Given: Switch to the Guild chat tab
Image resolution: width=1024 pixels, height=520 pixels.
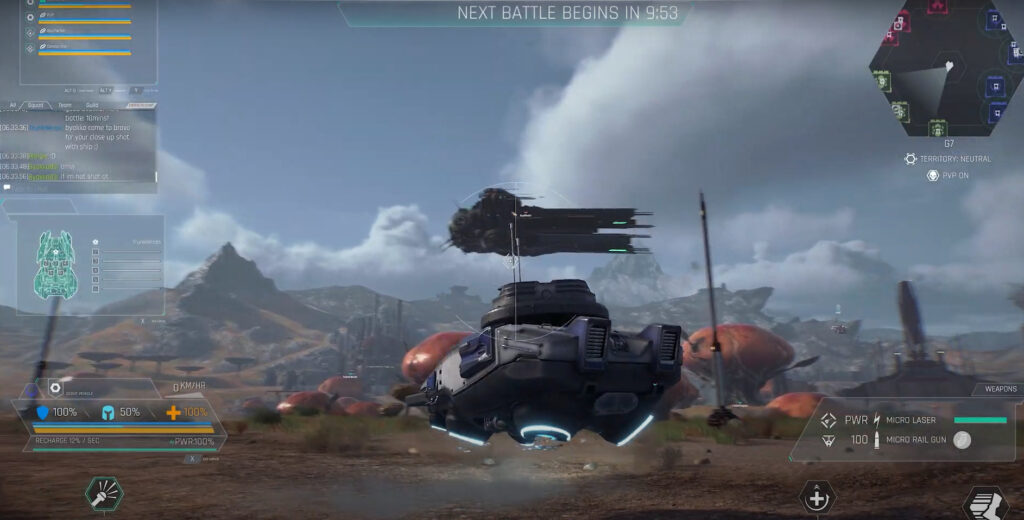Looking at the screenshot, I should (x=91, y=104).
